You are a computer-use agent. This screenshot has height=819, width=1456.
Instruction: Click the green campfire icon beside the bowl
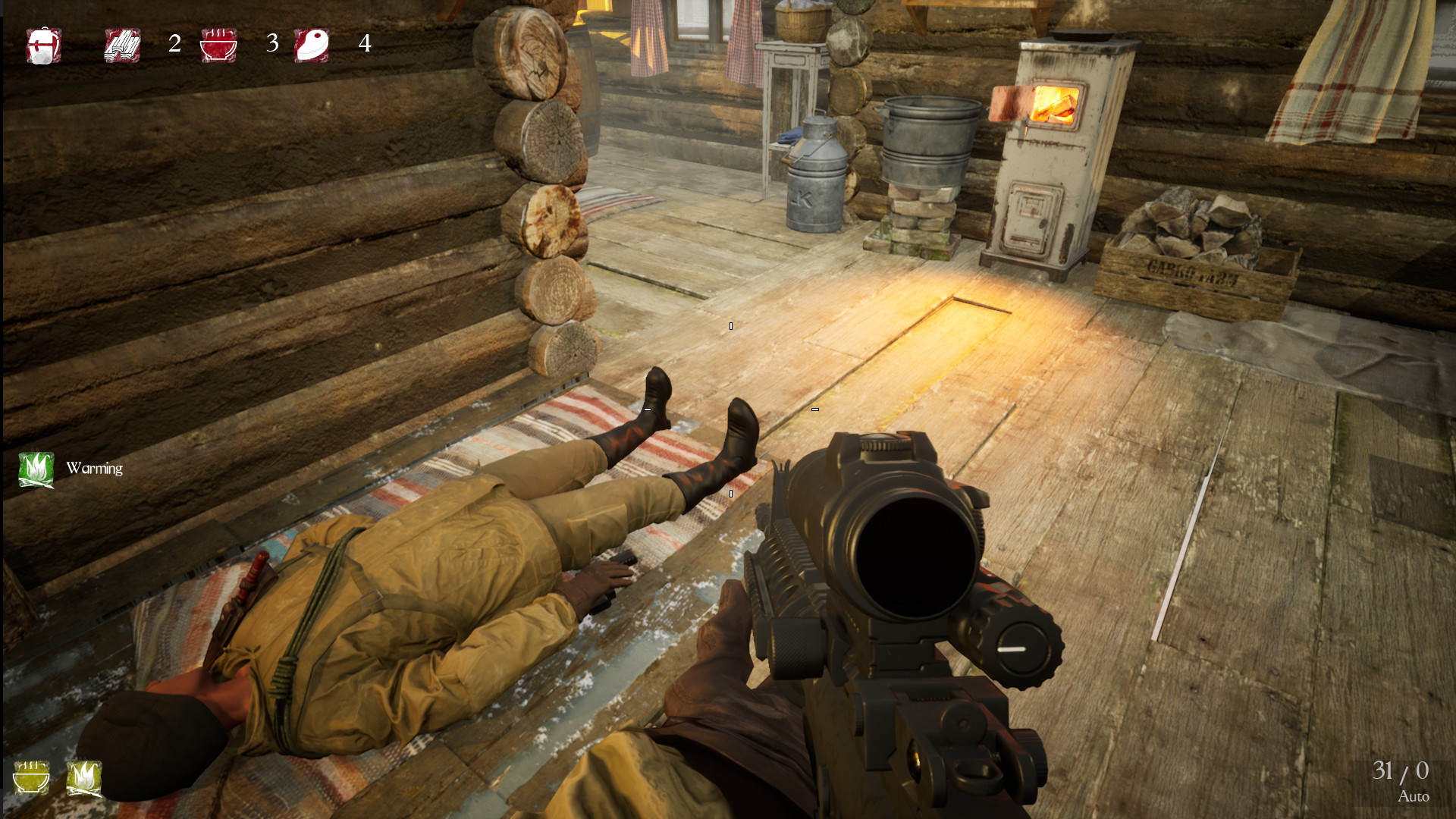83,778
